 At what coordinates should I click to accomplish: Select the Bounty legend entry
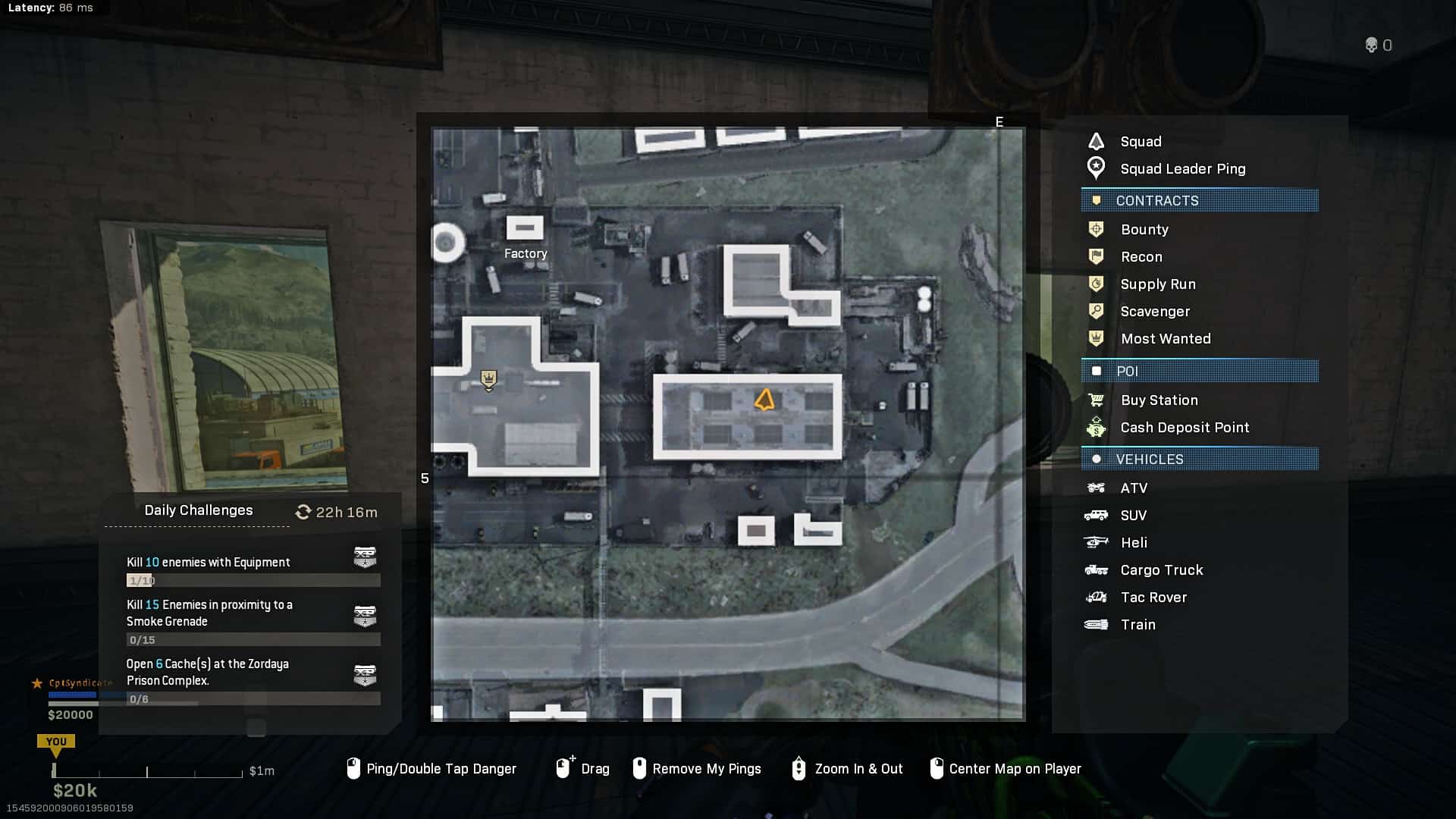click(x=1144, y=230)
